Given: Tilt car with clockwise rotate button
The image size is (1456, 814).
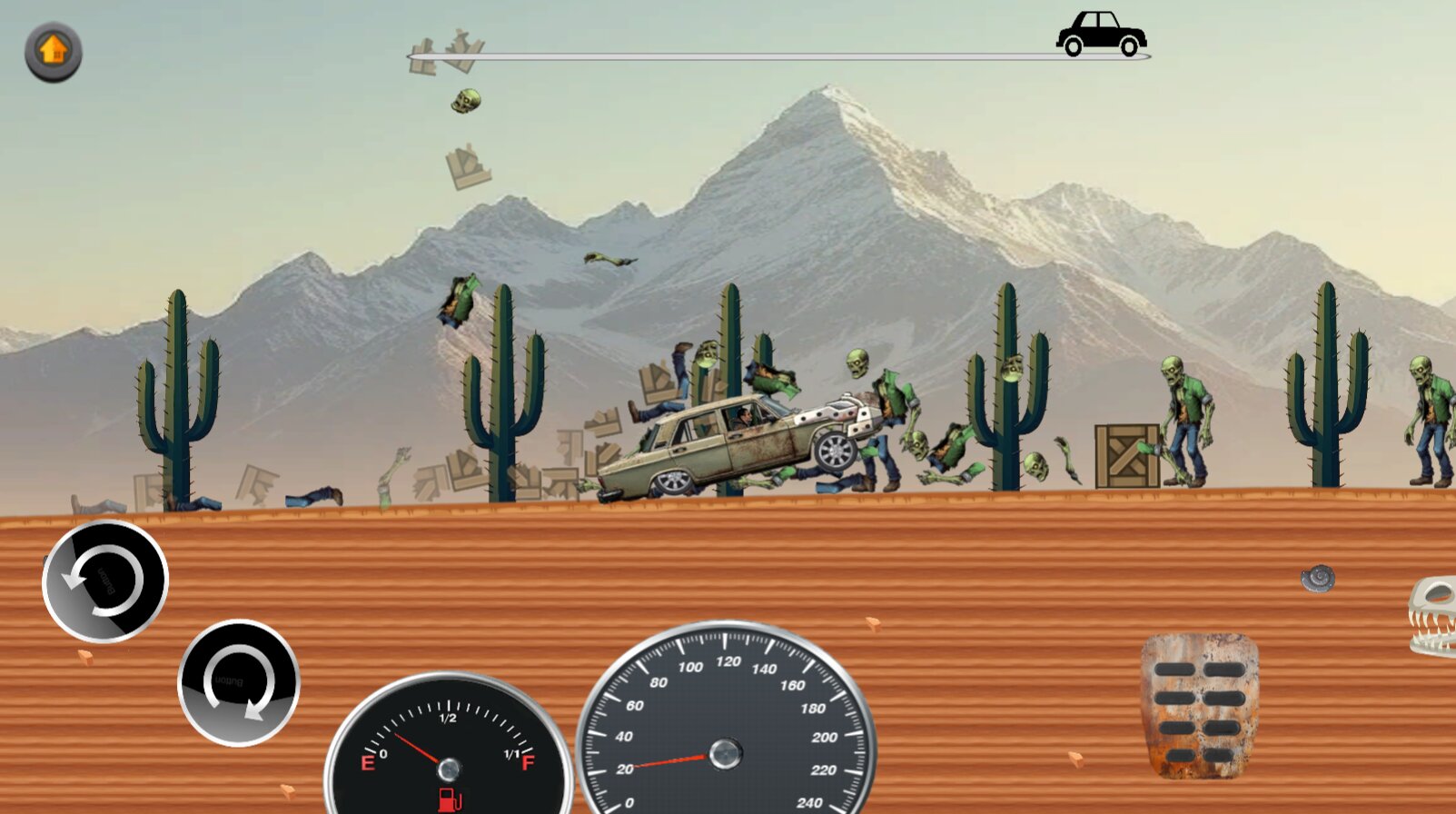Looking at the screenshot, I should pos(239,683).
